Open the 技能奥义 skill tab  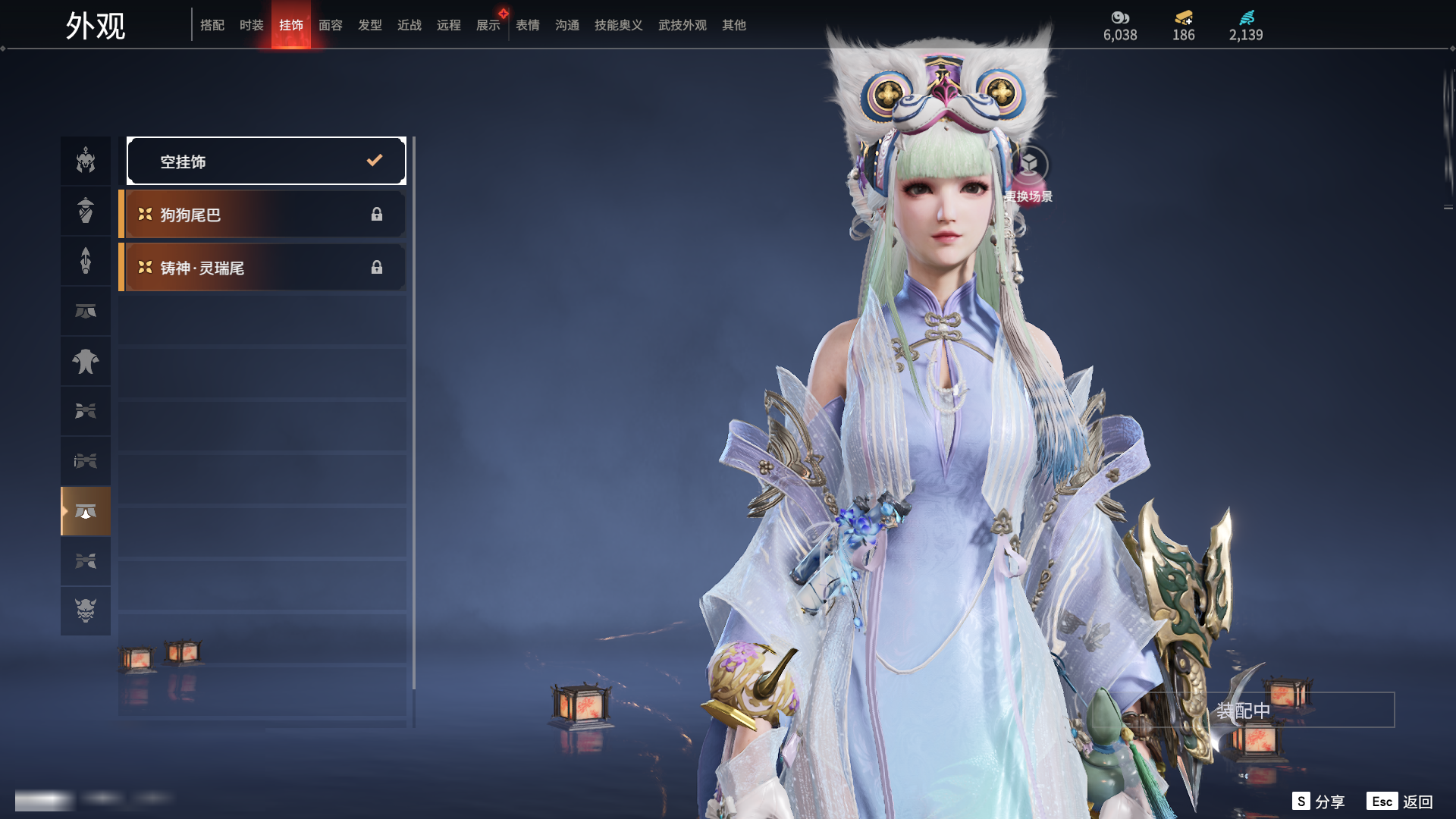coord(619,25)
